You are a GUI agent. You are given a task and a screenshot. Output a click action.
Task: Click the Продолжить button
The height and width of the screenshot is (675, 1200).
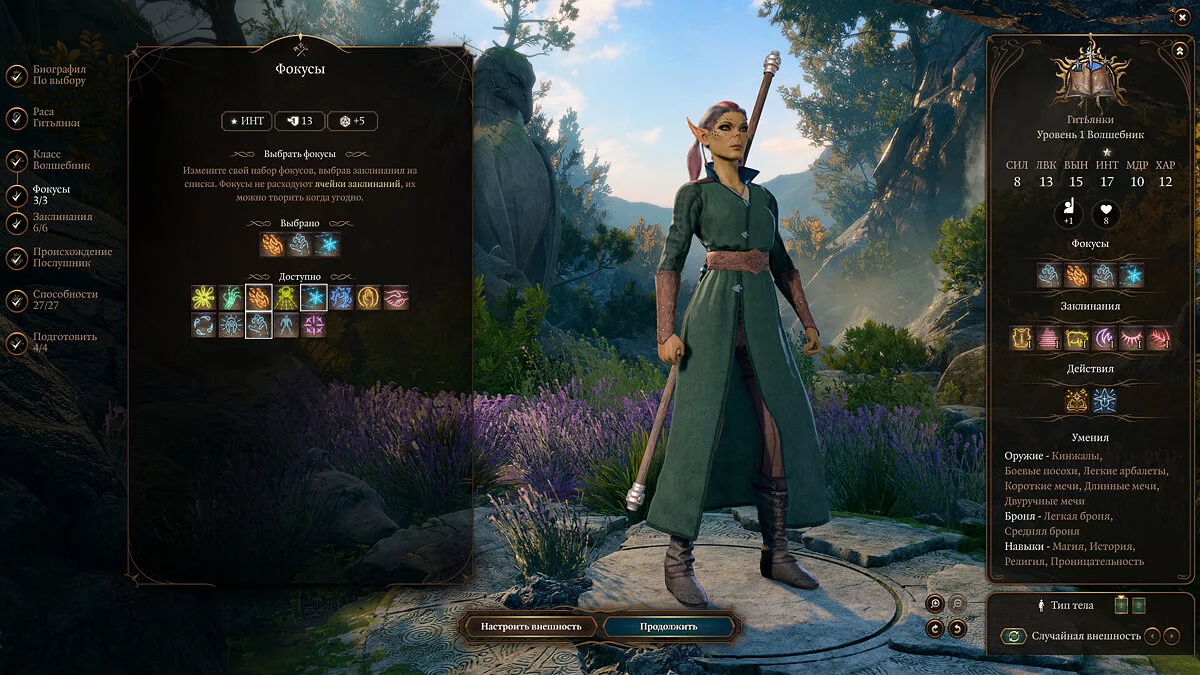(x=669, y=627)
